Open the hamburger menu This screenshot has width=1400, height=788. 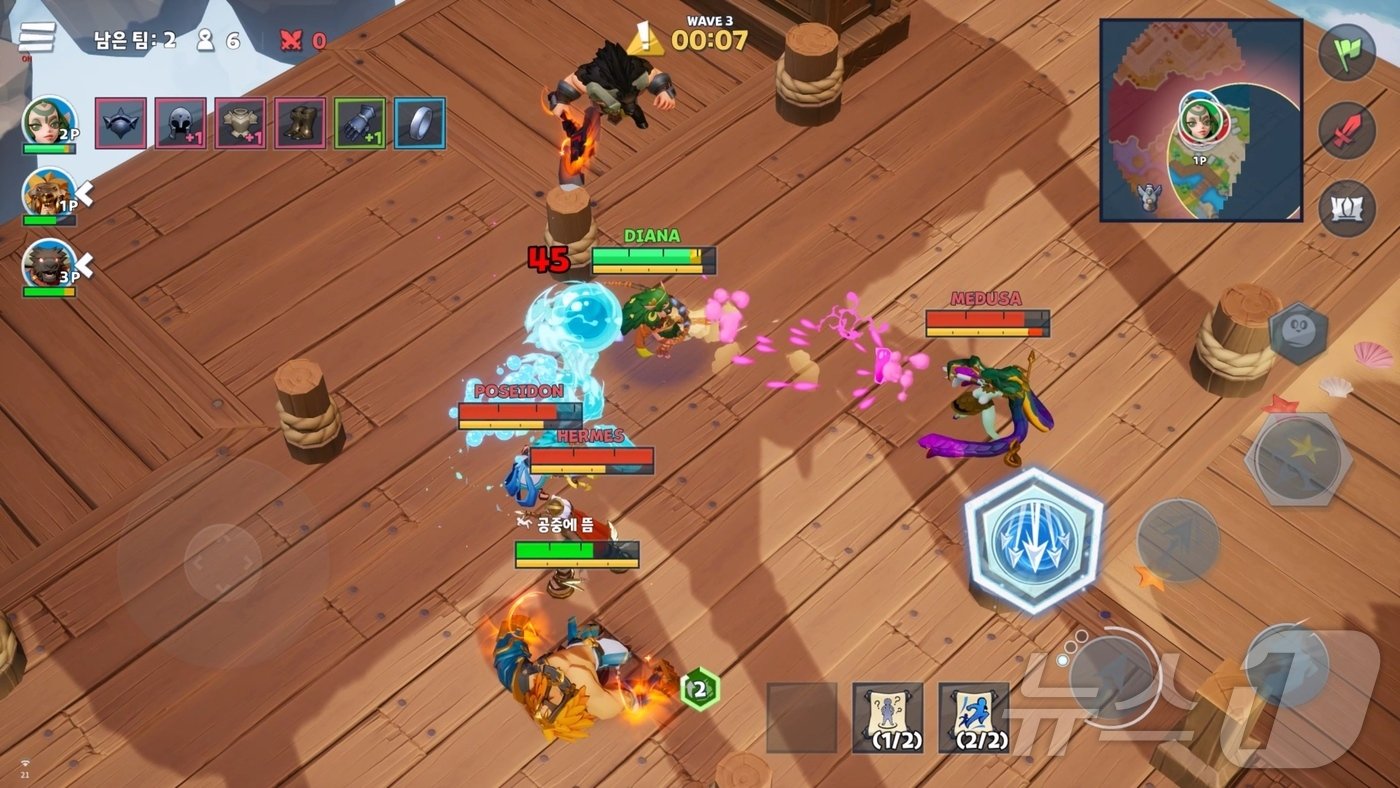point(37,38)
